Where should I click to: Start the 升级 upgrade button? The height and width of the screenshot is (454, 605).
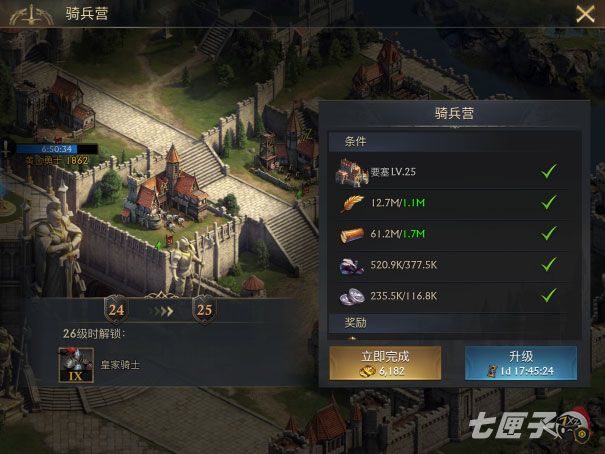pos(520,362)
